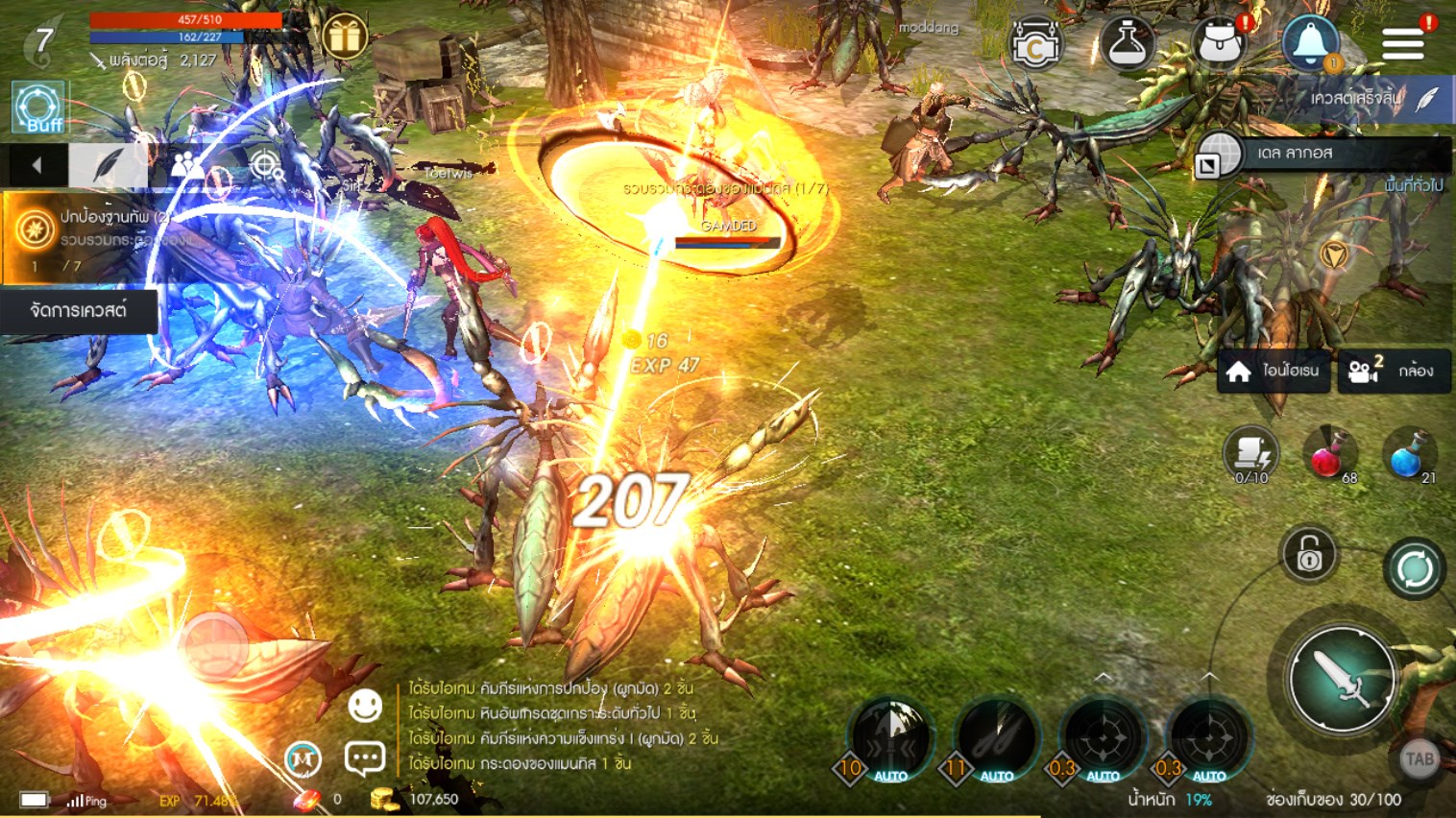The image size is (1456, 818).
Task: Open the notification bell icon
Action: click(1311, 43)
